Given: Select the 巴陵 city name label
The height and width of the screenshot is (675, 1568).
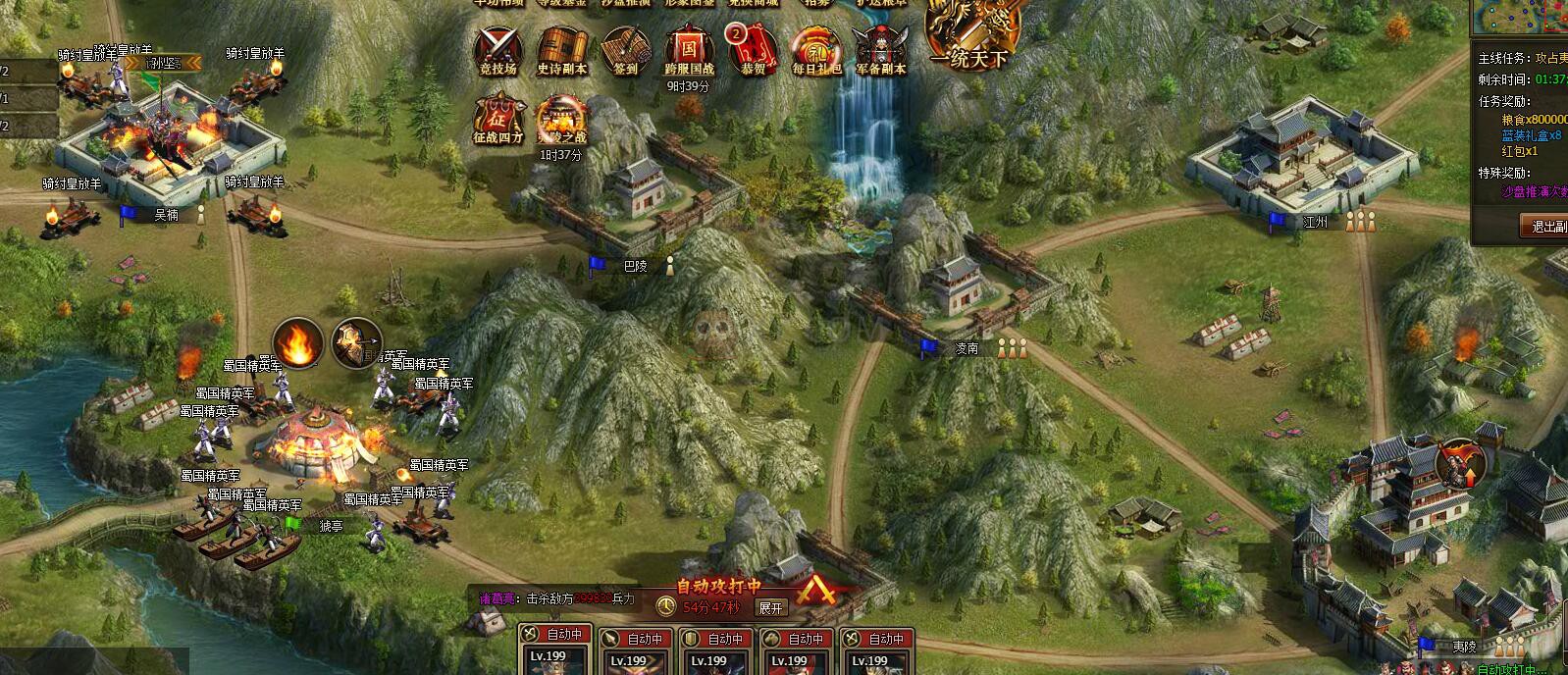Looking at the screenshot, I should click(636, 265).
